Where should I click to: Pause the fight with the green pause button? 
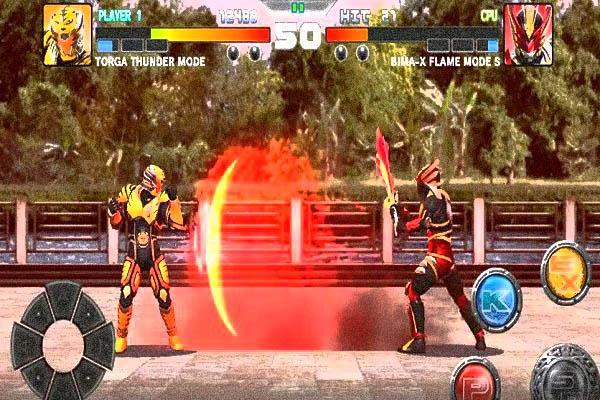297,6
